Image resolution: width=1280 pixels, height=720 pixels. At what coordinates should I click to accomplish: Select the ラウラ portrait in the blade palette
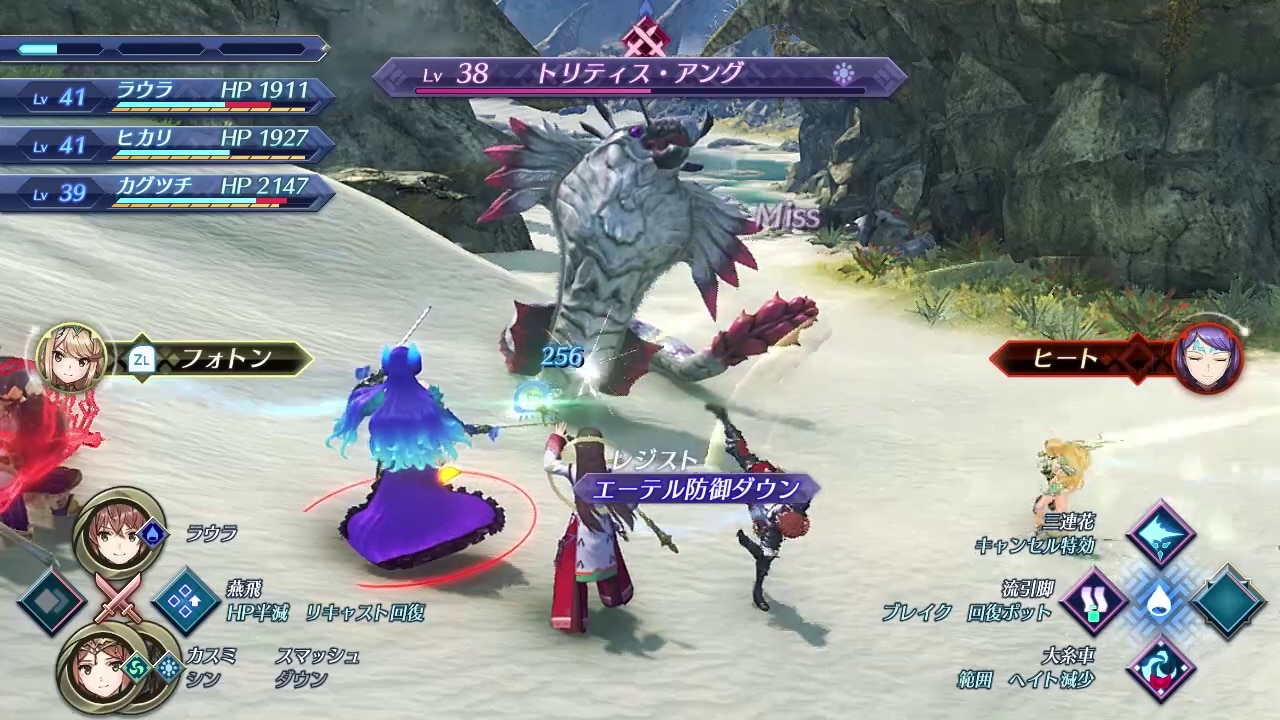117,535
